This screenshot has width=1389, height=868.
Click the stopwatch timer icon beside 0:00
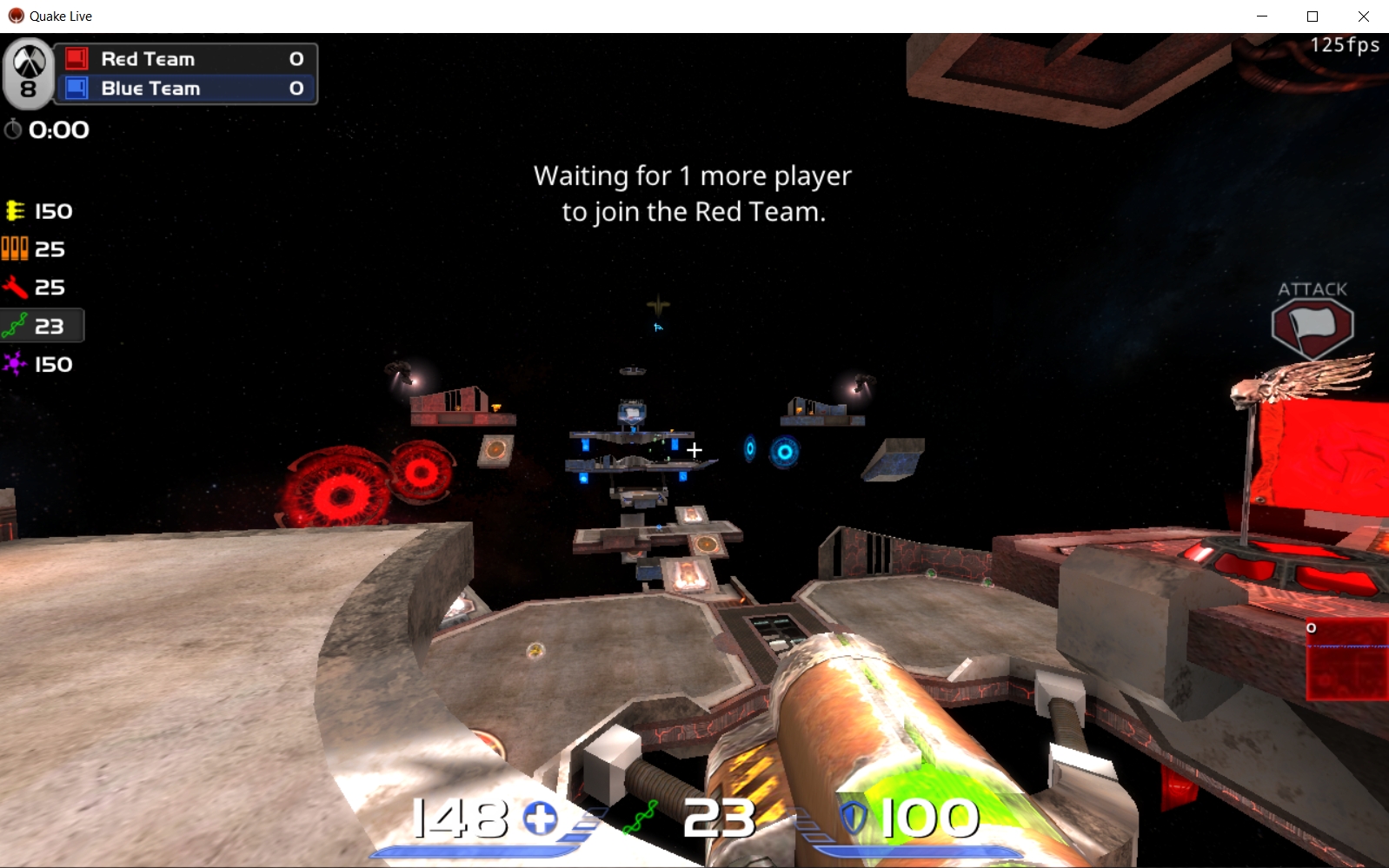coord(13,129)
